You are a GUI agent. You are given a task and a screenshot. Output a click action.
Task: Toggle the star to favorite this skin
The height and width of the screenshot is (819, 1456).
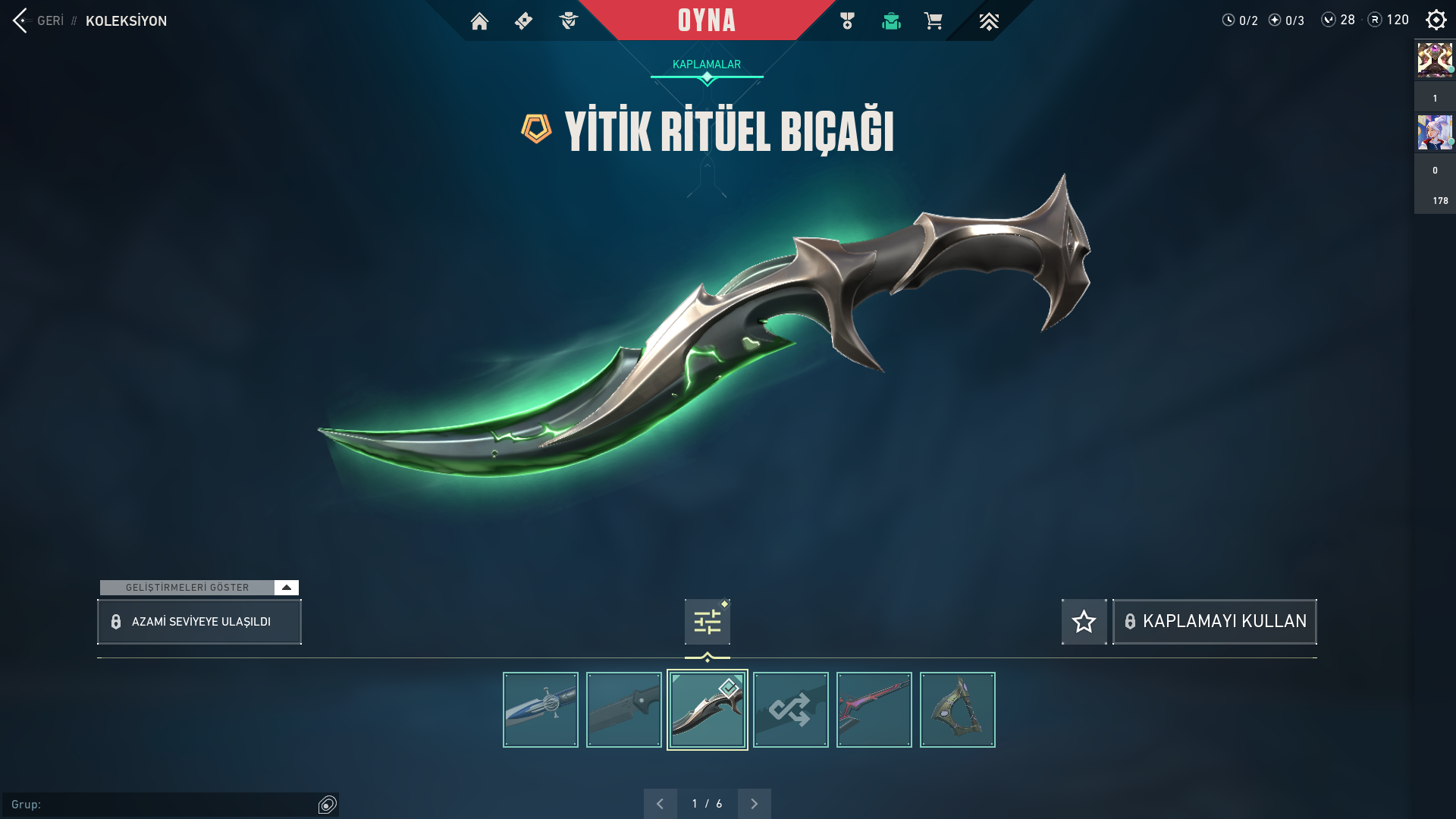pos(1084,621)
